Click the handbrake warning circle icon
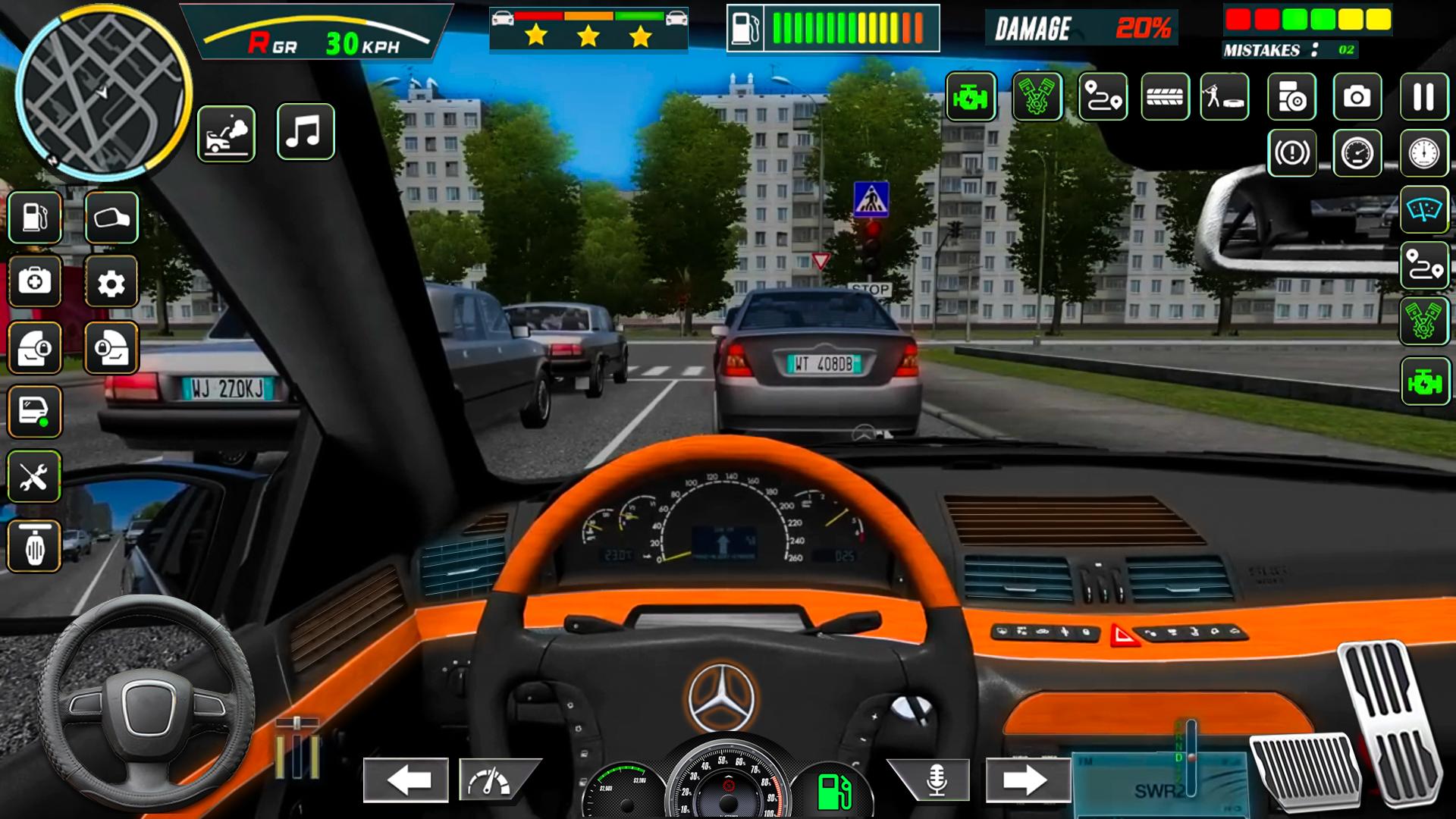Screen dimensions: 1456x819 click(x=1291, y=153)
